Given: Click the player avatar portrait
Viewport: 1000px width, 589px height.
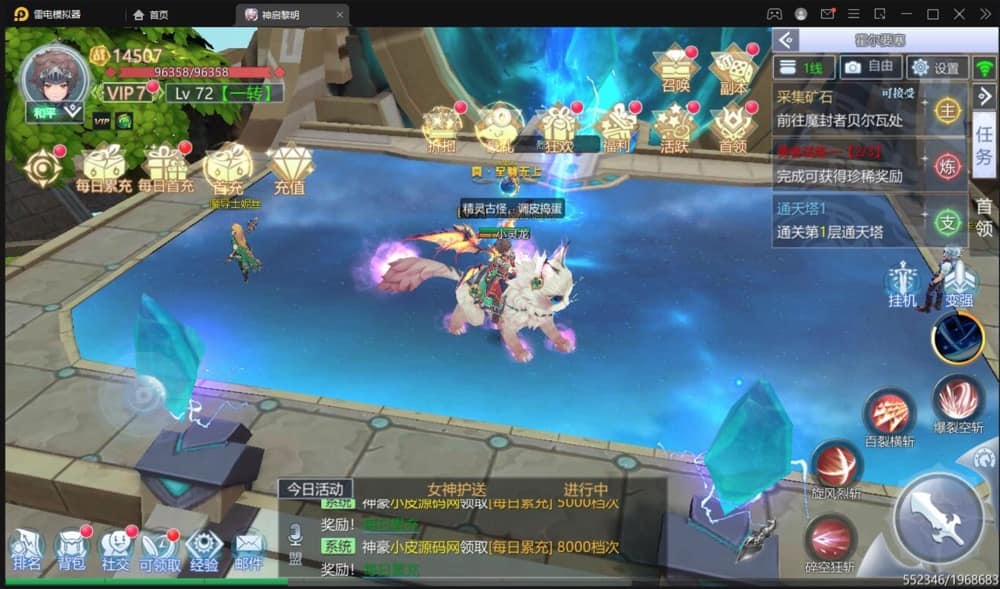Looking at the screenshot, I should [x=55, y=78].
